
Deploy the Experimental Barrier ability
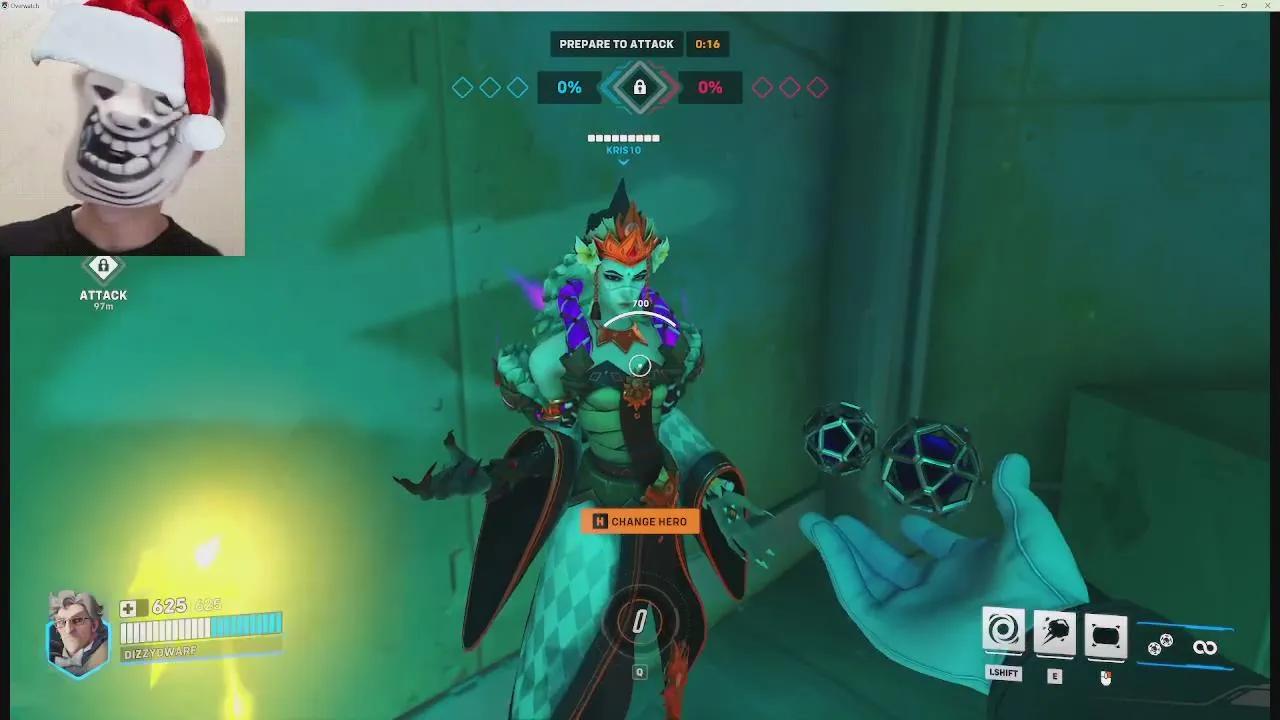click(x=1105, y=635)
